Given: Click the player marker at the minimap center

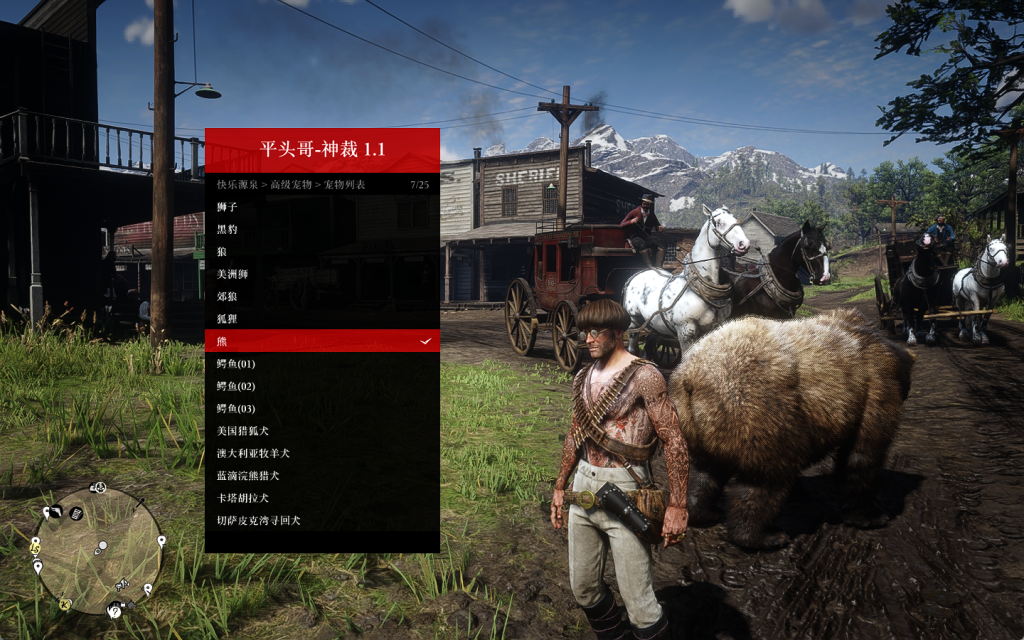Looking at the screenshot, I should click(x=100, y=548).
